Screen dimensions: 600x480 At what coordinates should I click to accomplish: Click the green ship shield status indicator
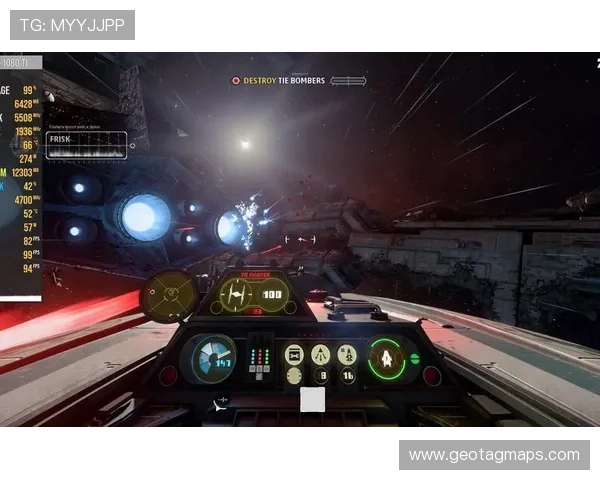[385, 358]
